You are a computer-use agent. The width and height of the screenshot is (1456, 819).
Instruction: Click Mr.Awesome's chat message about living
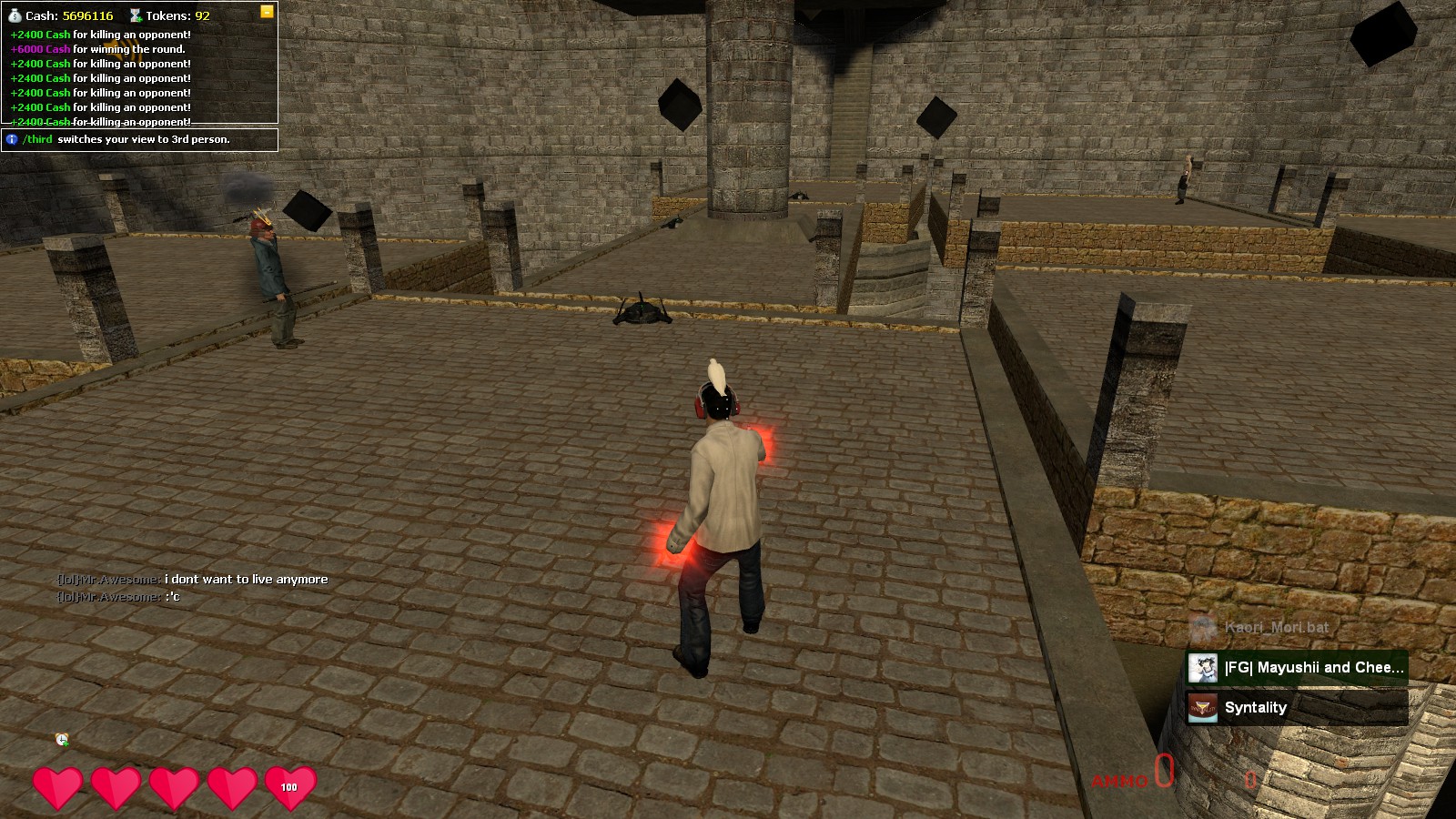pyautogui.click(x=193, y=580)
